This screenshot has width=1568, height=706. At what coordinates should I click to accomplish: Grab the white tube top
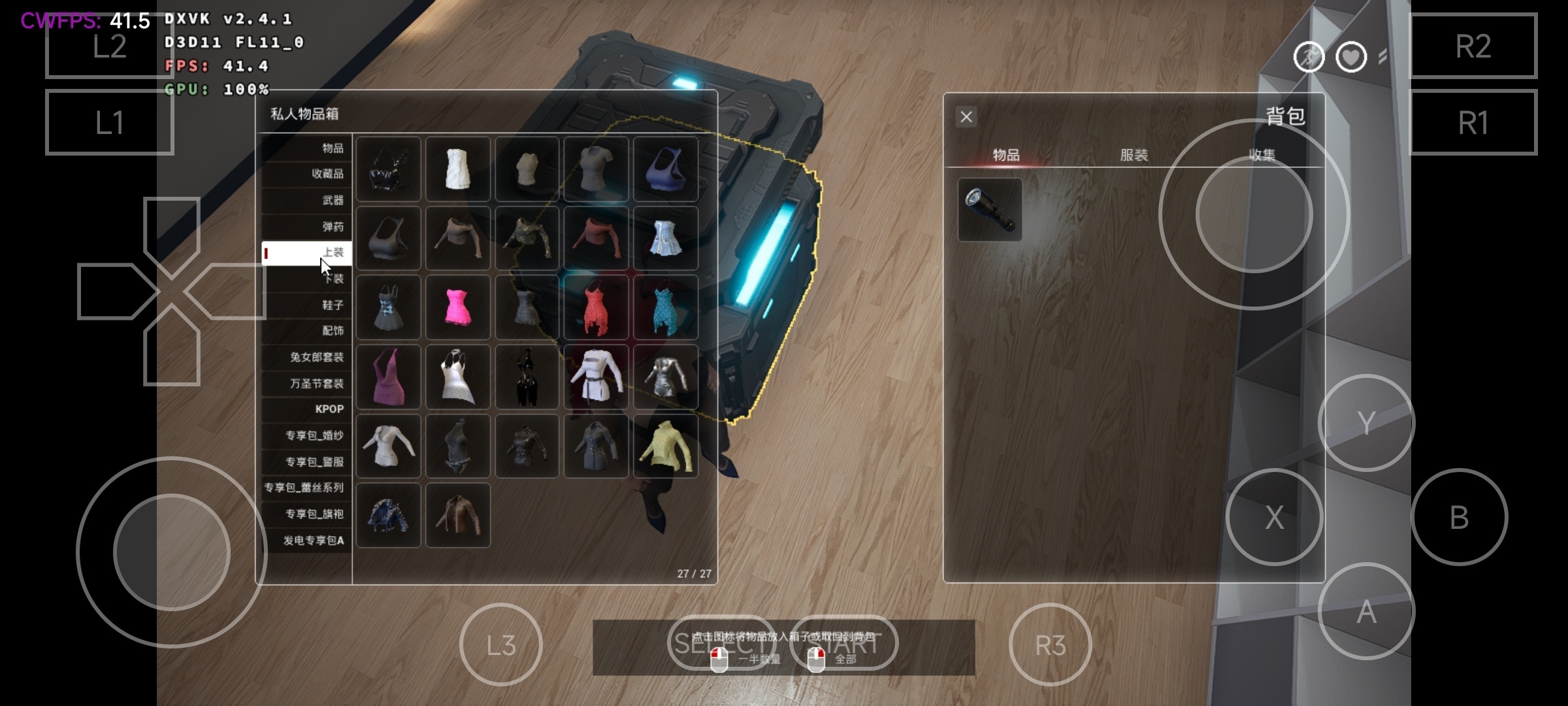pyautogui.click(x=457, y=169)
